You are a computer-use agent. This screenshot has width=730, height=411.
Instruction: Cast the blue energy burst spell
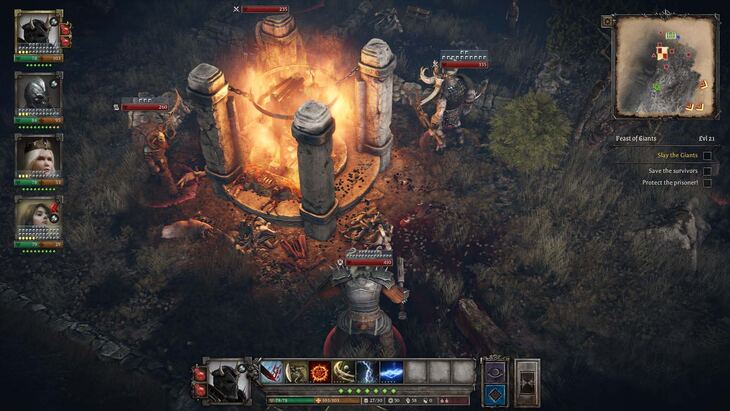pyautogui.click(x=392, y=372)
